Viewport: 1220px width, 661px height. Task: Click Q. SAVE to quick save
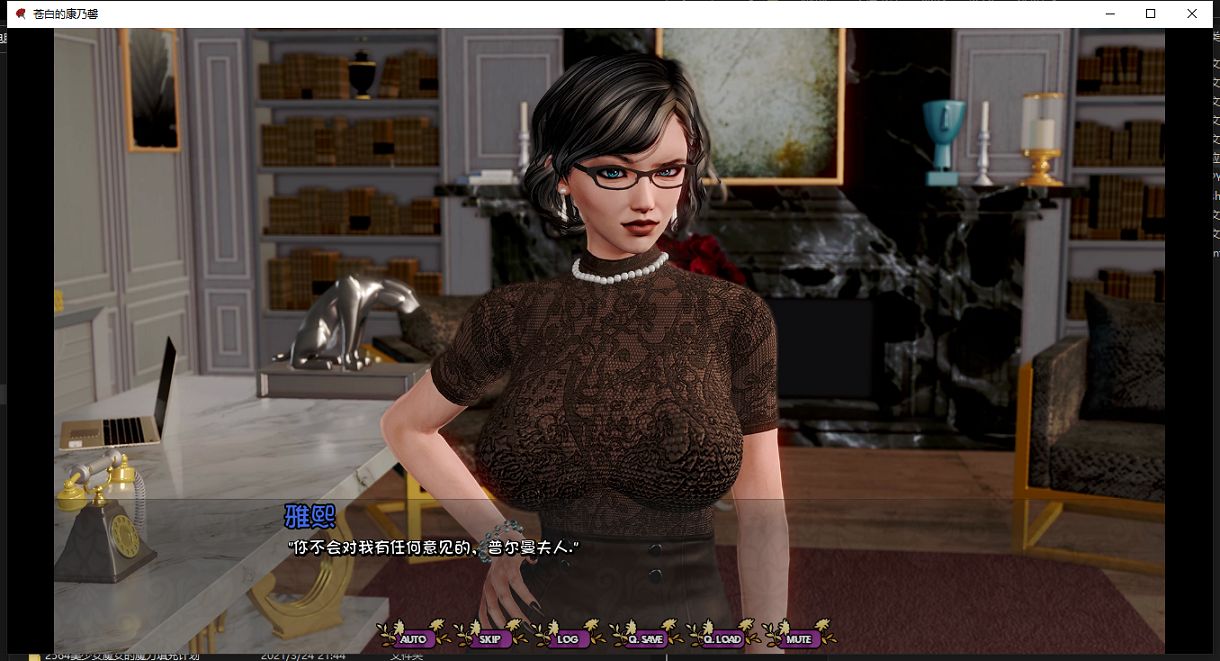645,638
